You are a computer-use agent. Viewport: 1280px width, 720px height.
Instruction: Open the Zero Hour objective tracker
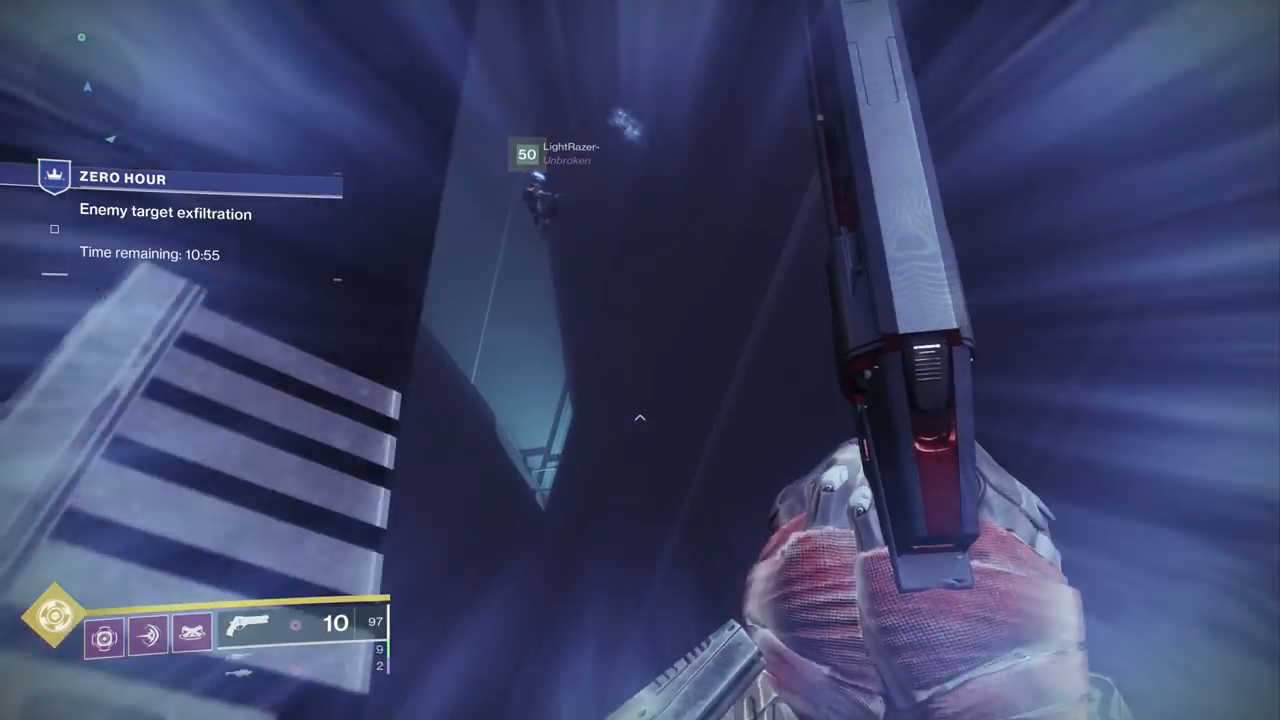(x=123, y=178)
